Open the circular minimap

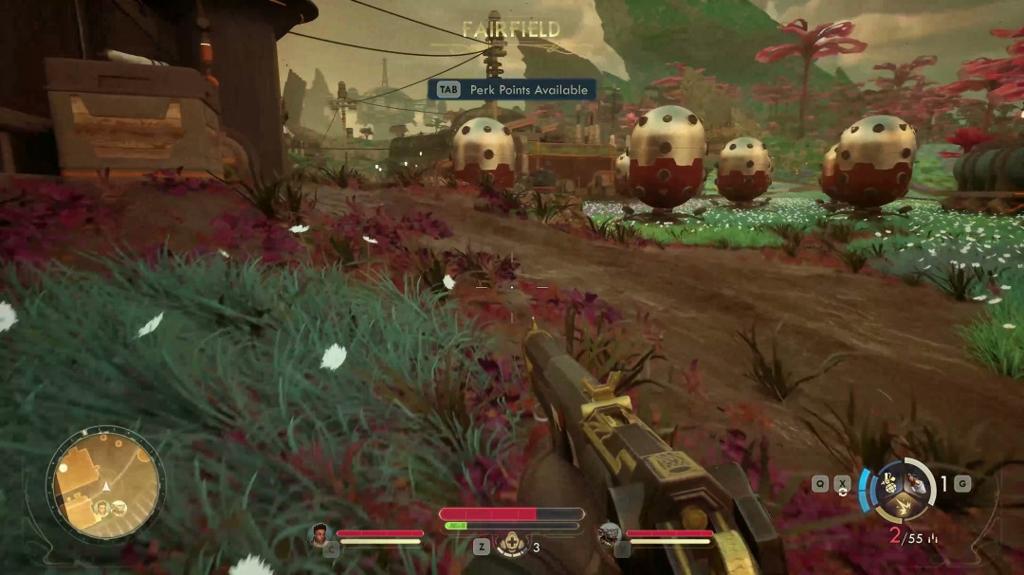coord(105,484)
